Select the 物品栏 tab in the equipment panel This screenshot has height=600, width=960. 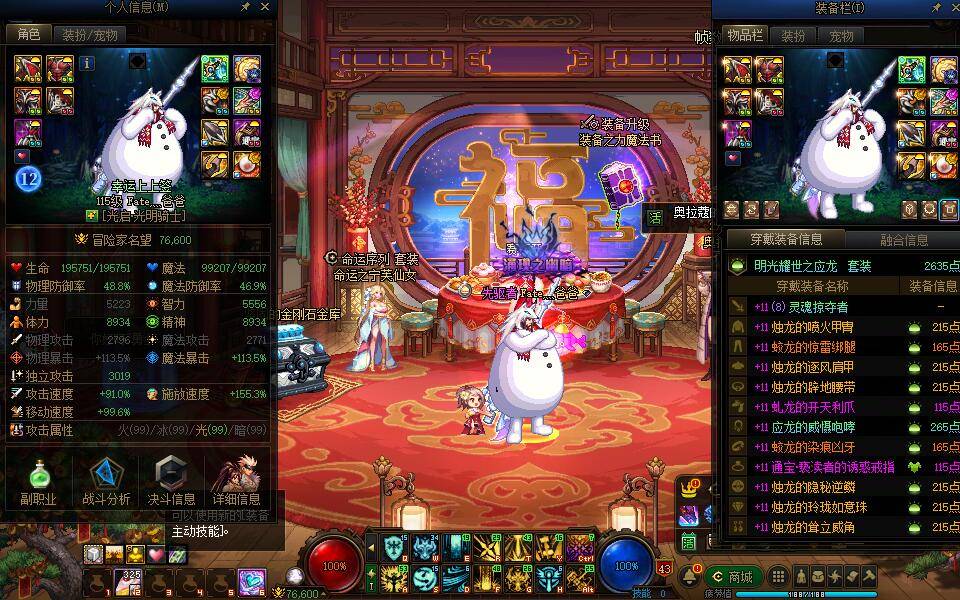[x=744, y=35]
